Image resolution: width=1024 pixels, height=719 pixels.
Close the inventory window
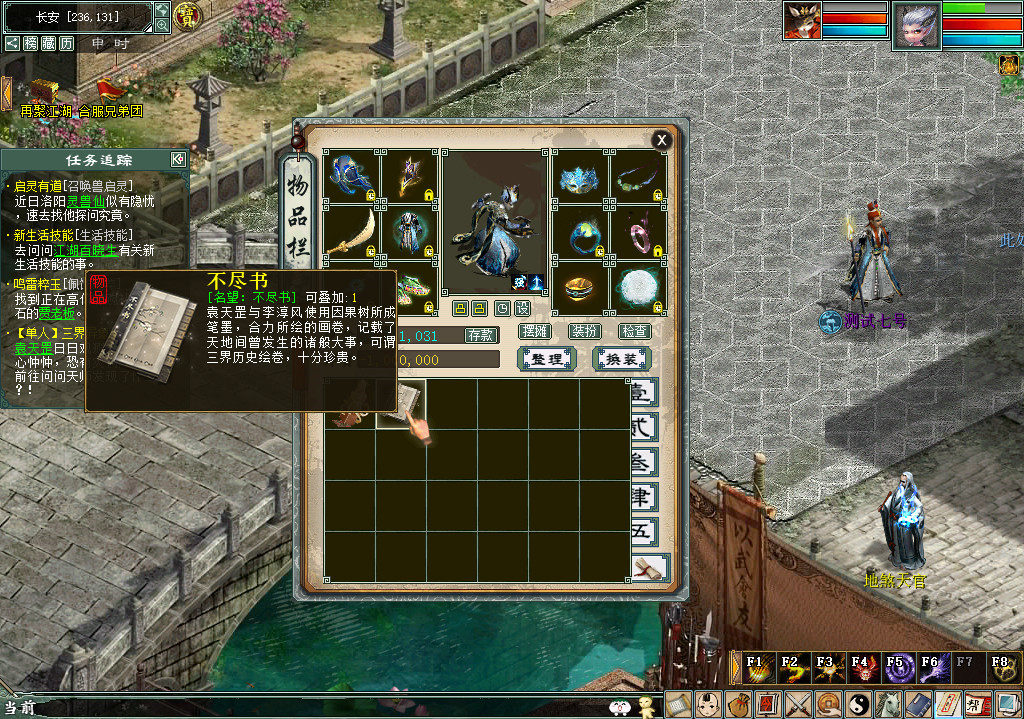pyautogui.click(x=661, y=140)
